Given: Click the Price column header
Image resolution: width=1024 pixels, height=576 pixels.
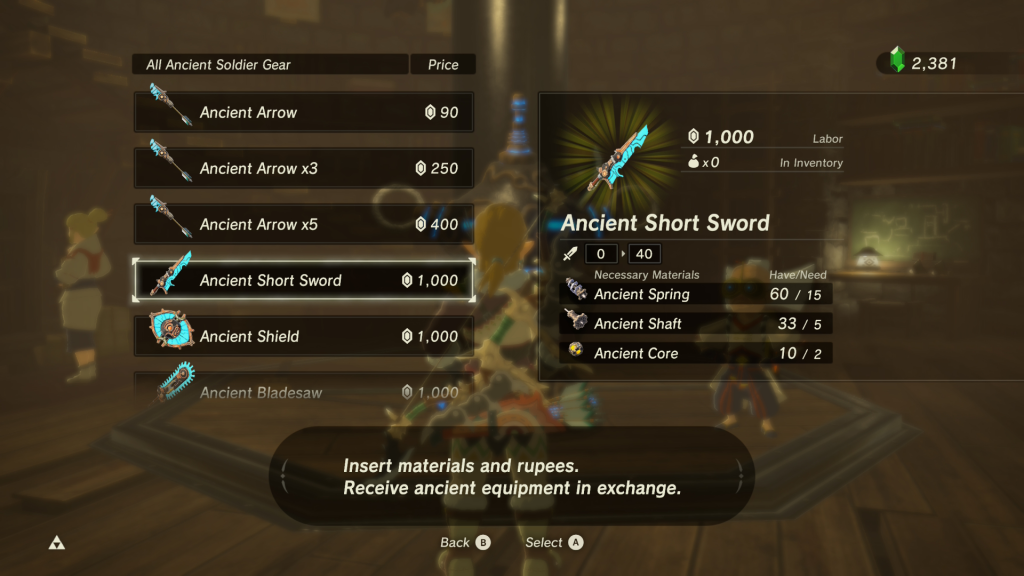Looking at the screenshot, I should 443,65.
